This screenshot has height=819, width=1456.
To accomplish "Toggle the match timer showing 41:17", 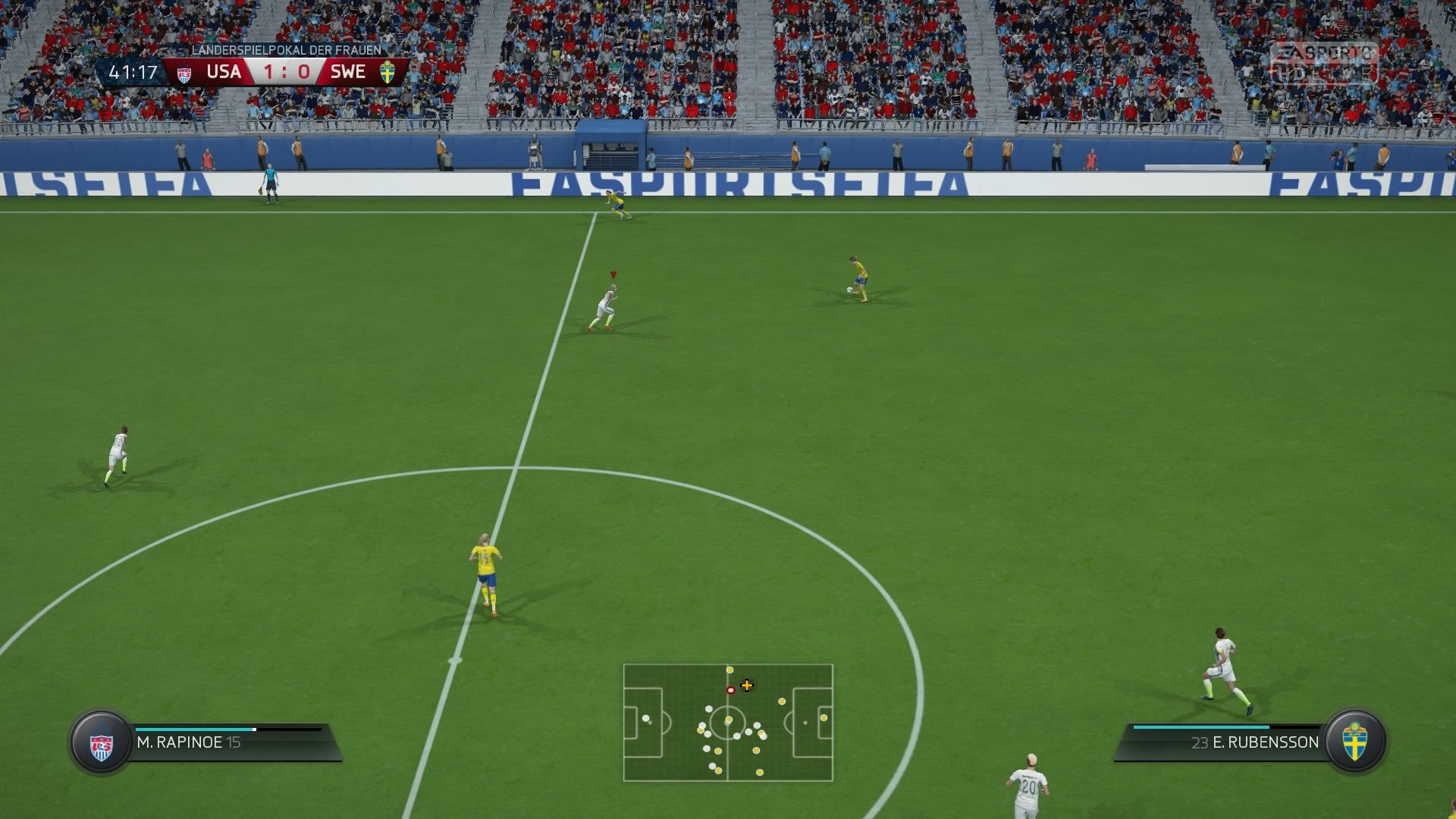I will click(133, 72).
